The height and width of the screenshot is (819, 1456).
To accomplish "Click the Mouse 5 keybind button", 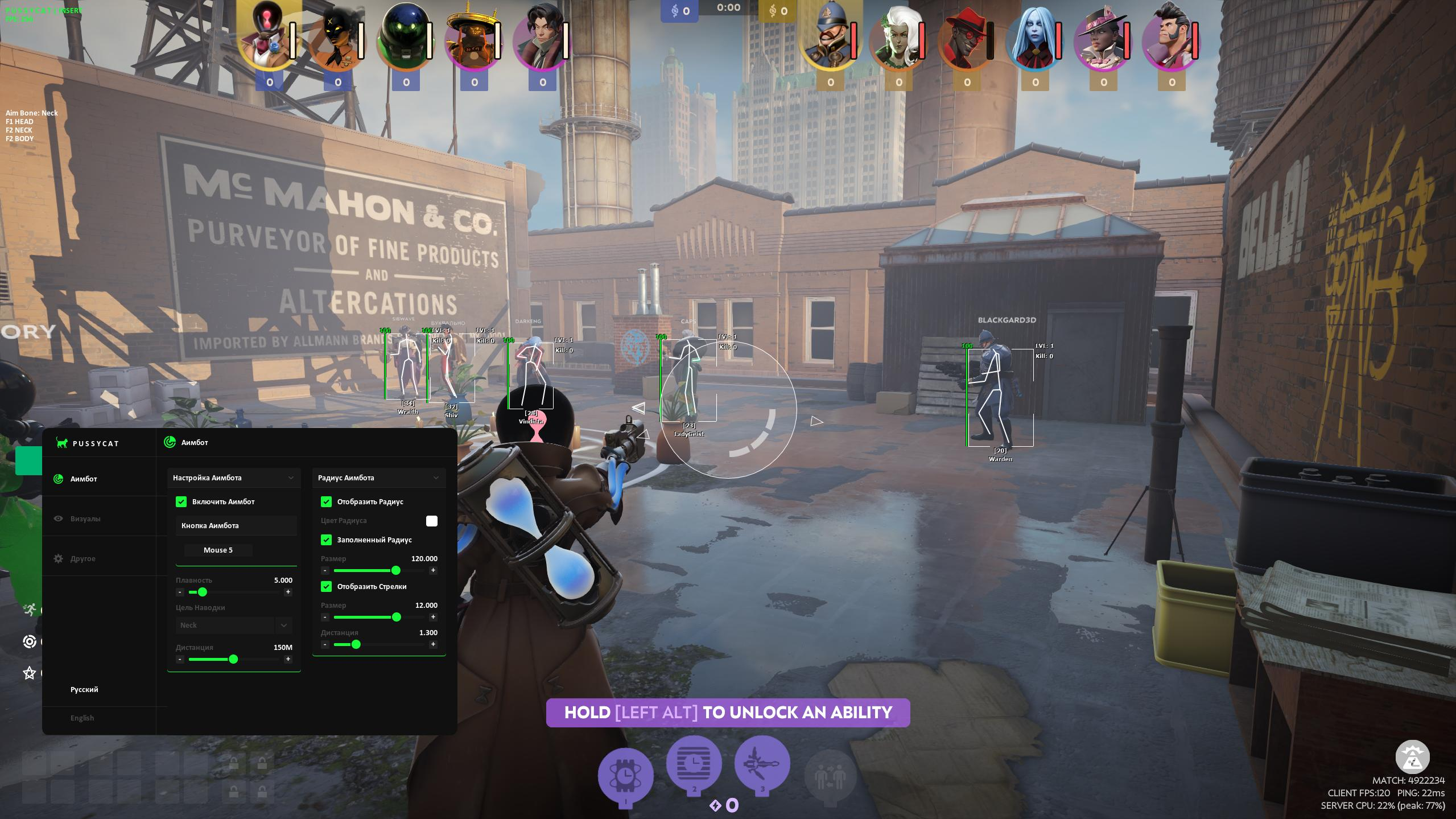I will pos(218,550).
